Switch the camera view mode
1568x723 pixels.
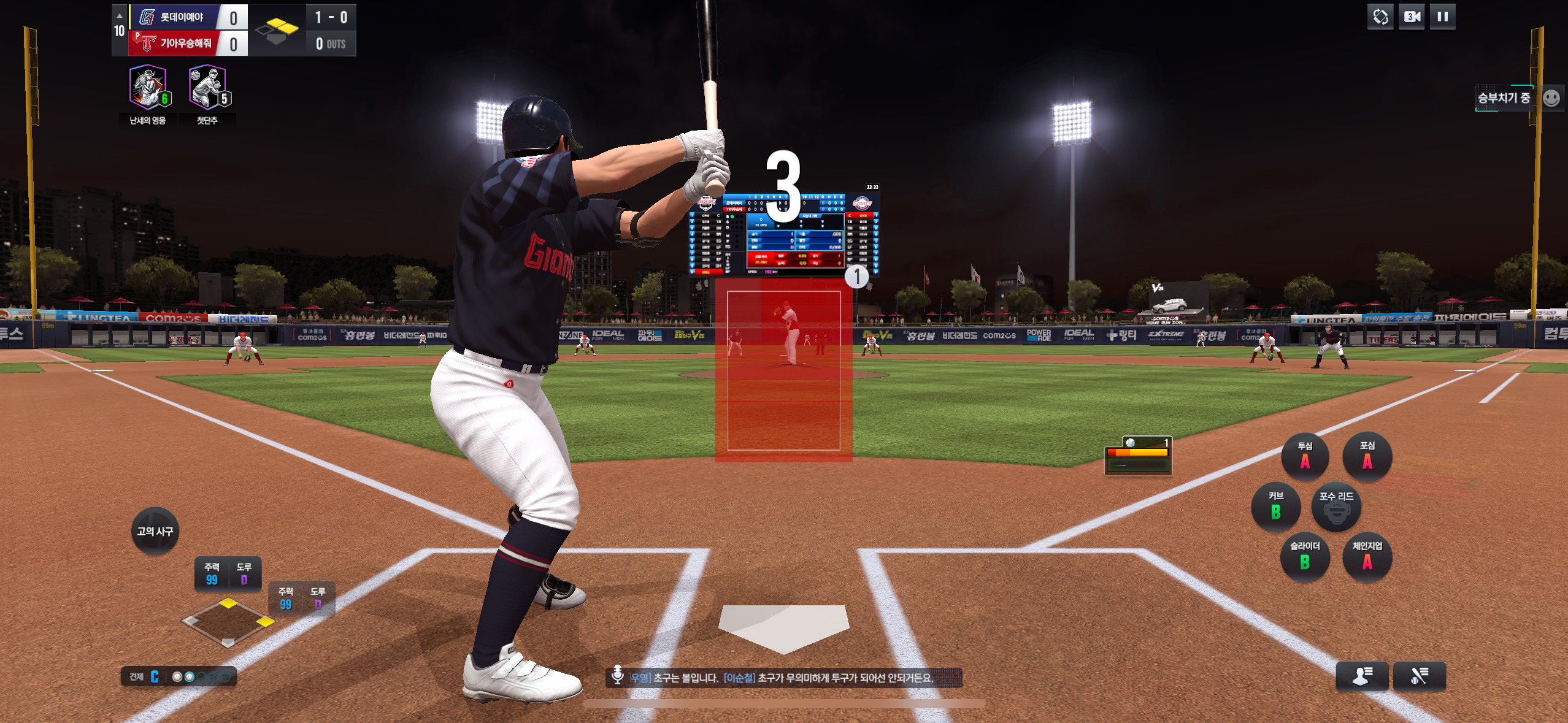click(1412, 17)
